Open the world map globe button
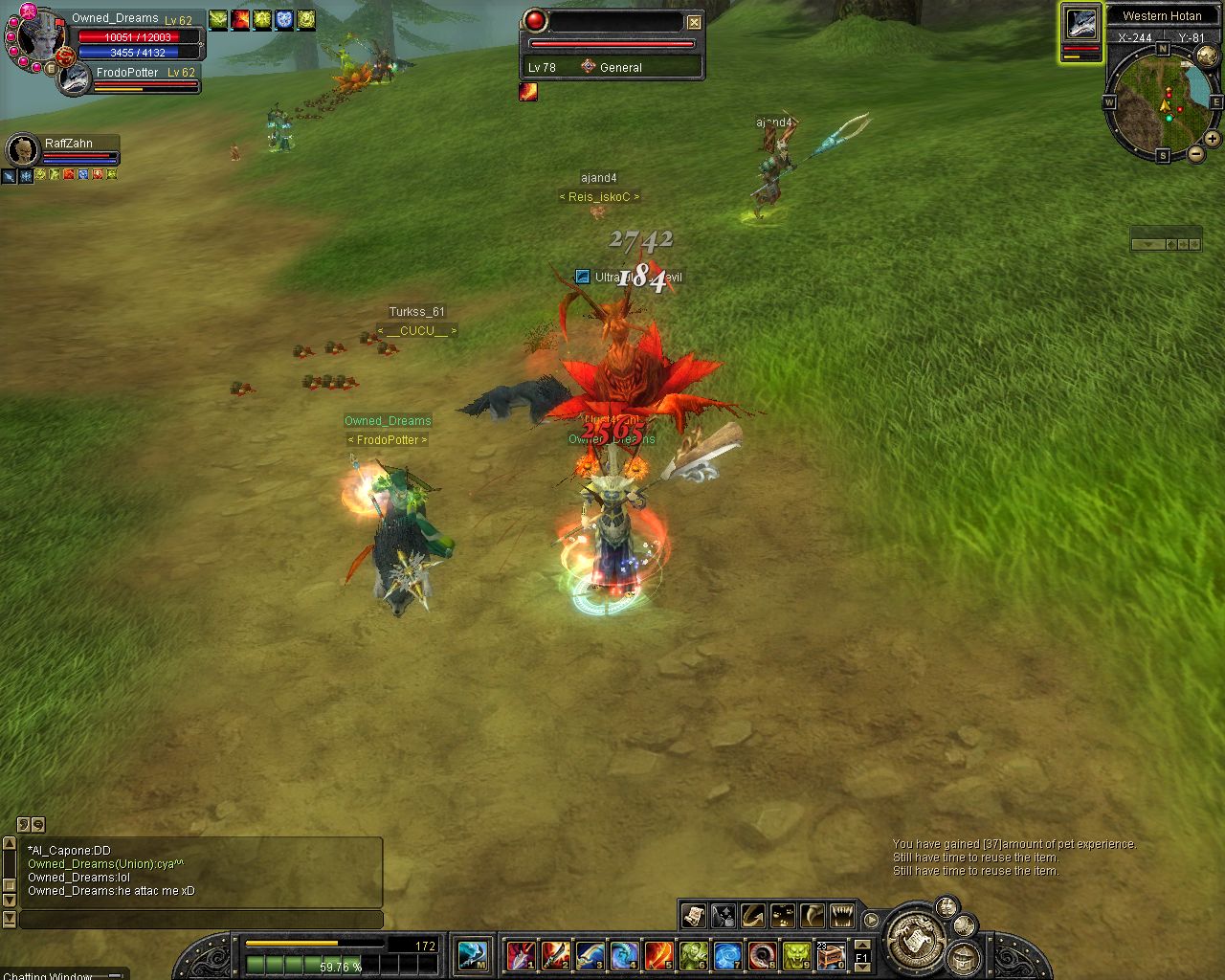Viewport: 1225px width, 980px height. coord(1208,57)
